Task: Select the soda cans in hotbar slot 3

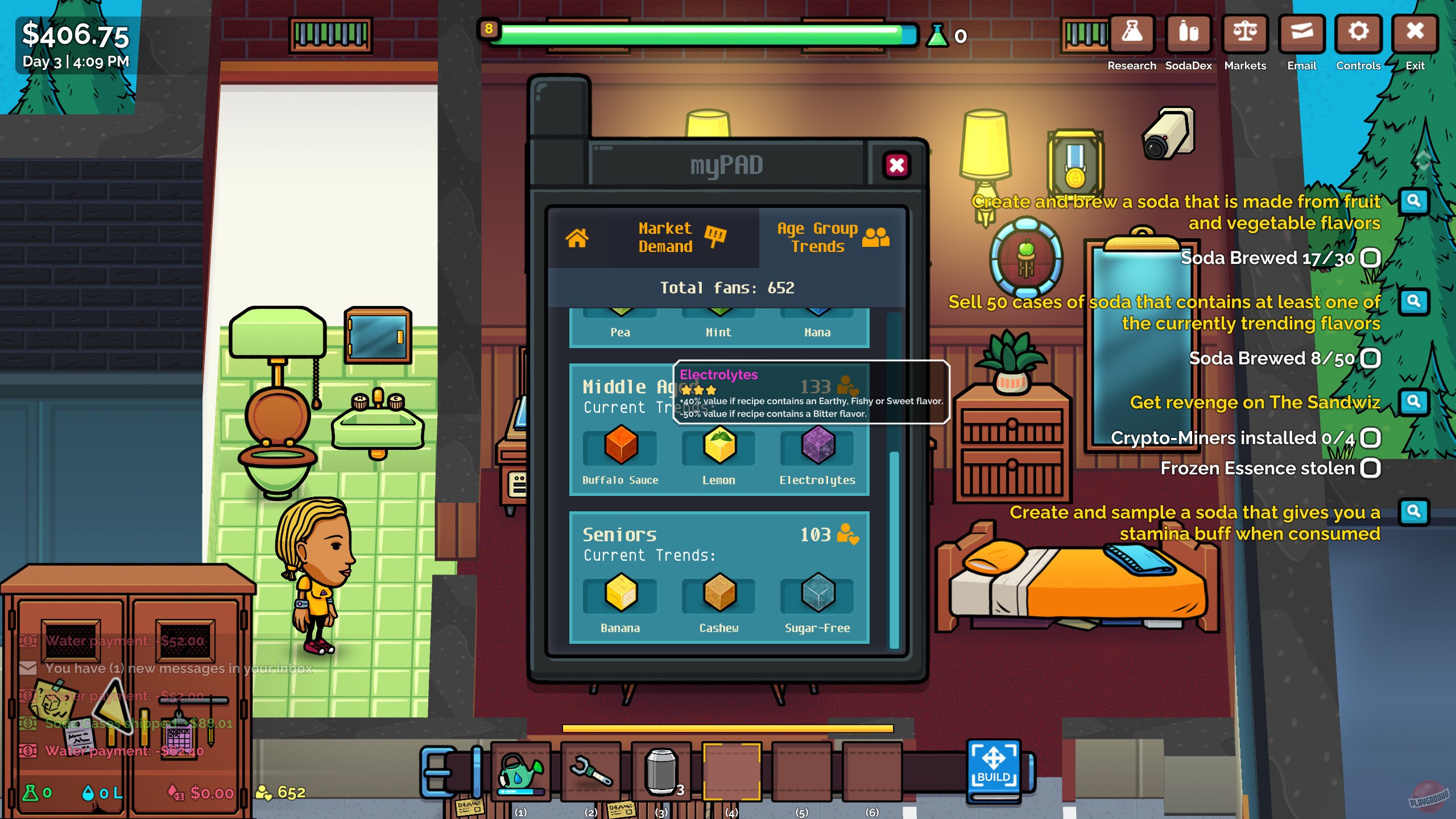Action: (x=661, y=773)
